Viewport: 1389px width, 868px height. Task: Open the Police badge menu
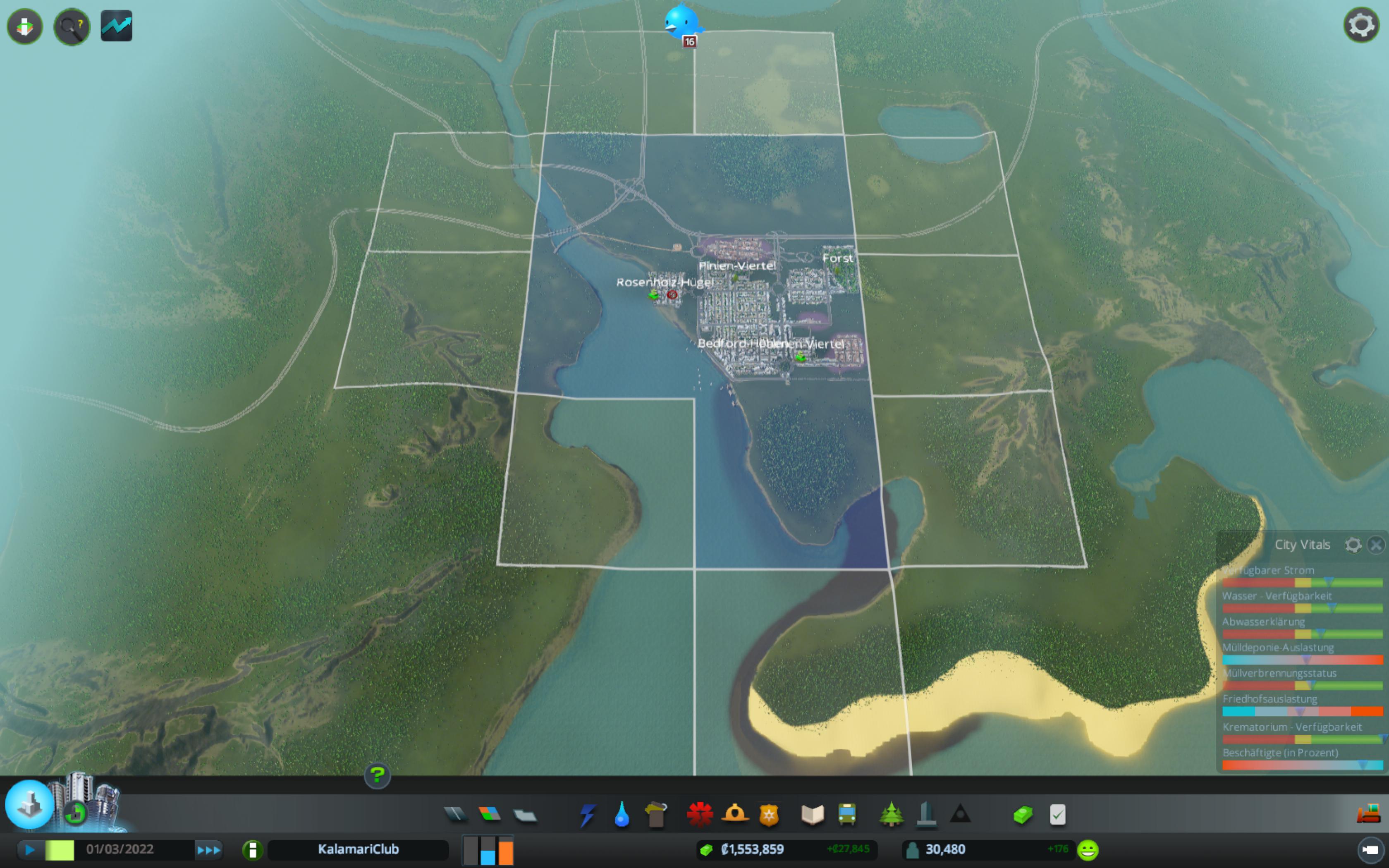click(x=769, y=815)
